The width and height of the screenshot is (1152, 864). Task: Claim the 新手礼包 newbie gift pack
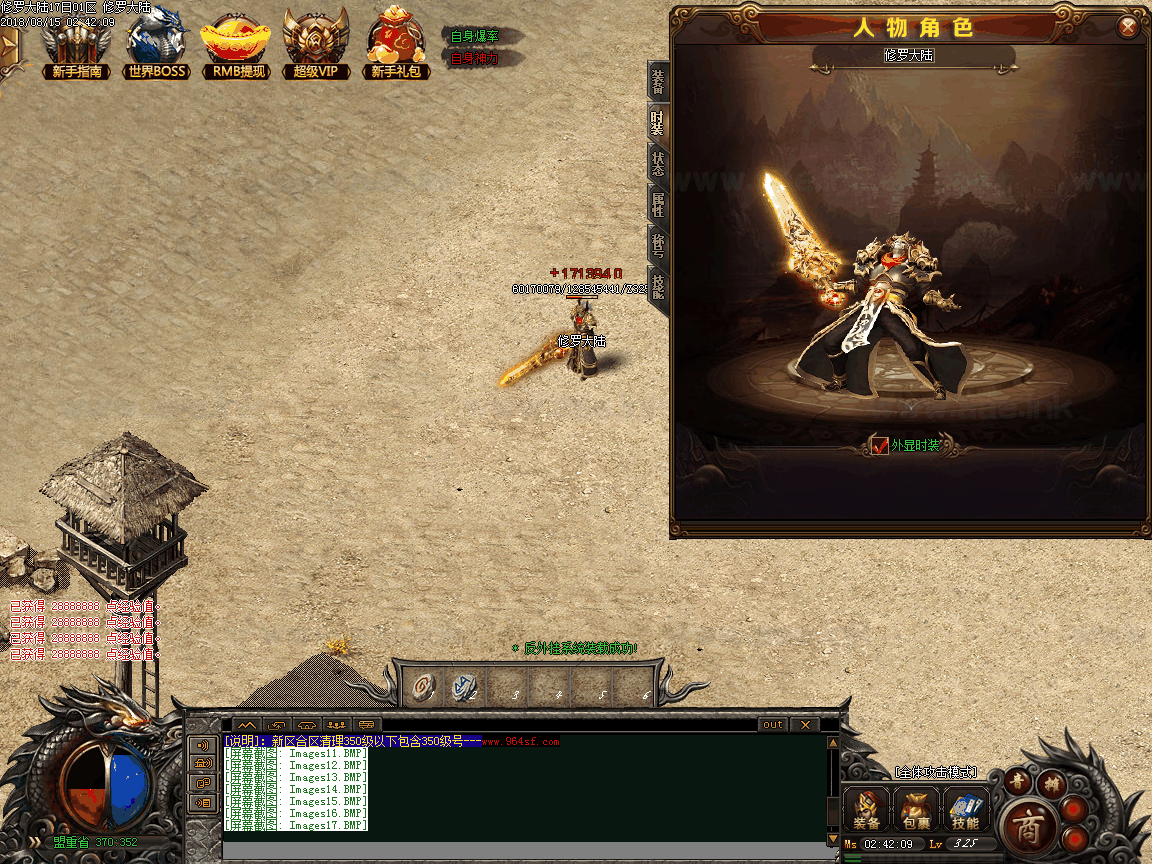[x=398, y=45]
